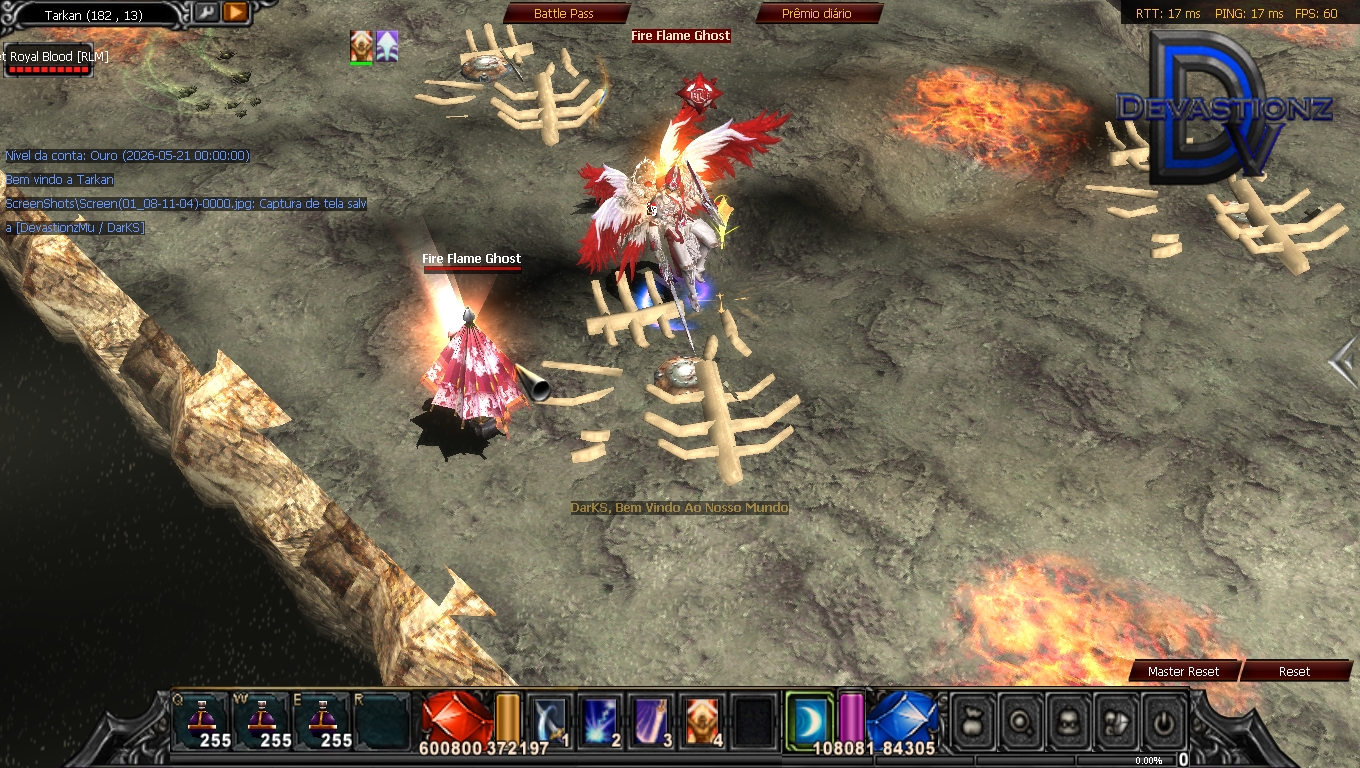Image resolution: width=1360 pixels, height=768 pixels.
Task: Select skill 4 with the flexing warrior
Action: (x=702, y=720)
